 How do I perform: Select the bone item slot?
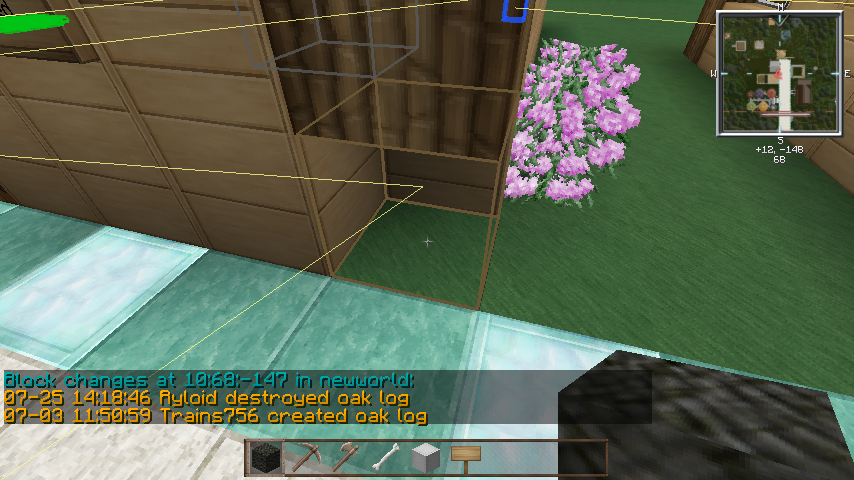[385, 458]
